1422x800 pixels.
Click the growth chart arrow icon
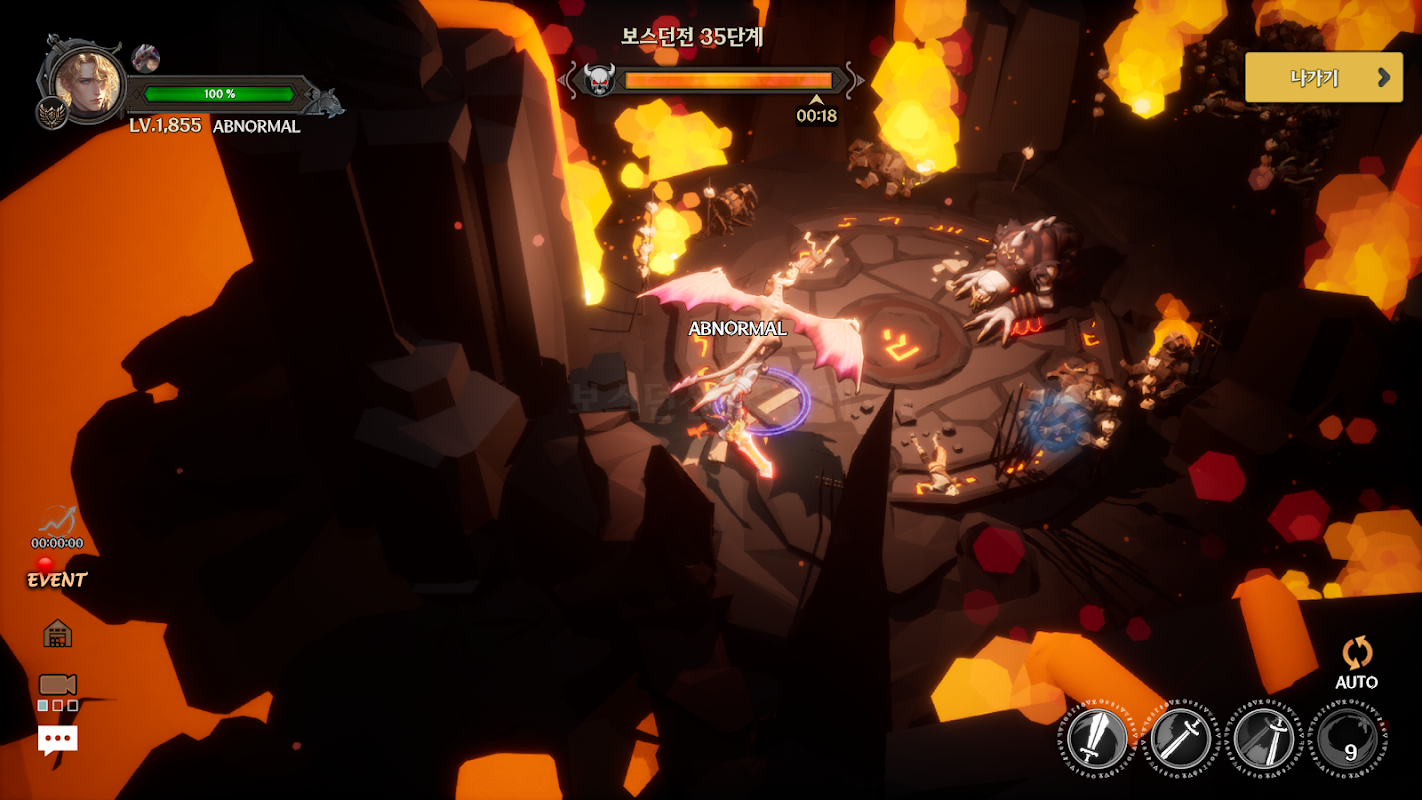coord(57,521)
